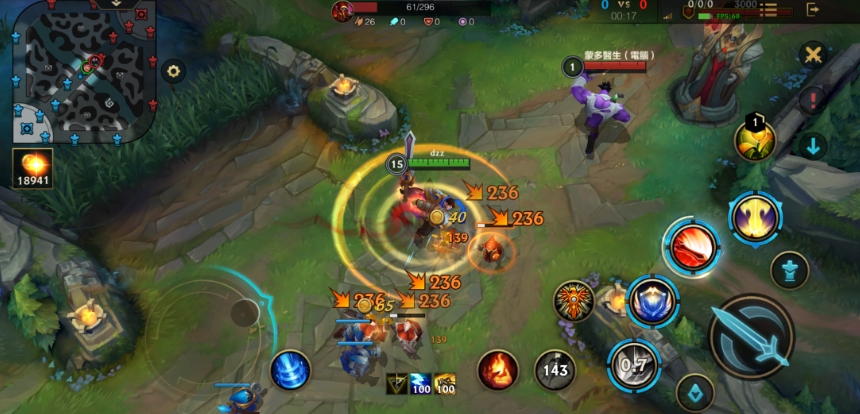This screenshot has height=414, width=860.
Task: Select the turret targeting button
Action: click(x=789, y=270)
